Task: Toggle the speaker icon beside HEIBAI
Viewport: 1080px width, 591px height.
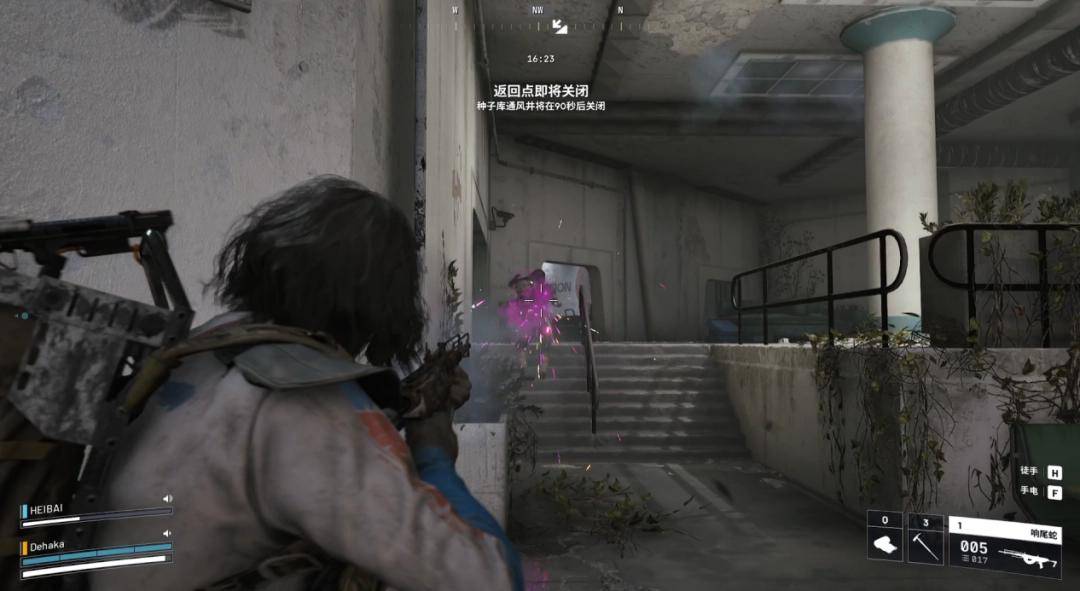Action: click(168, 498)
